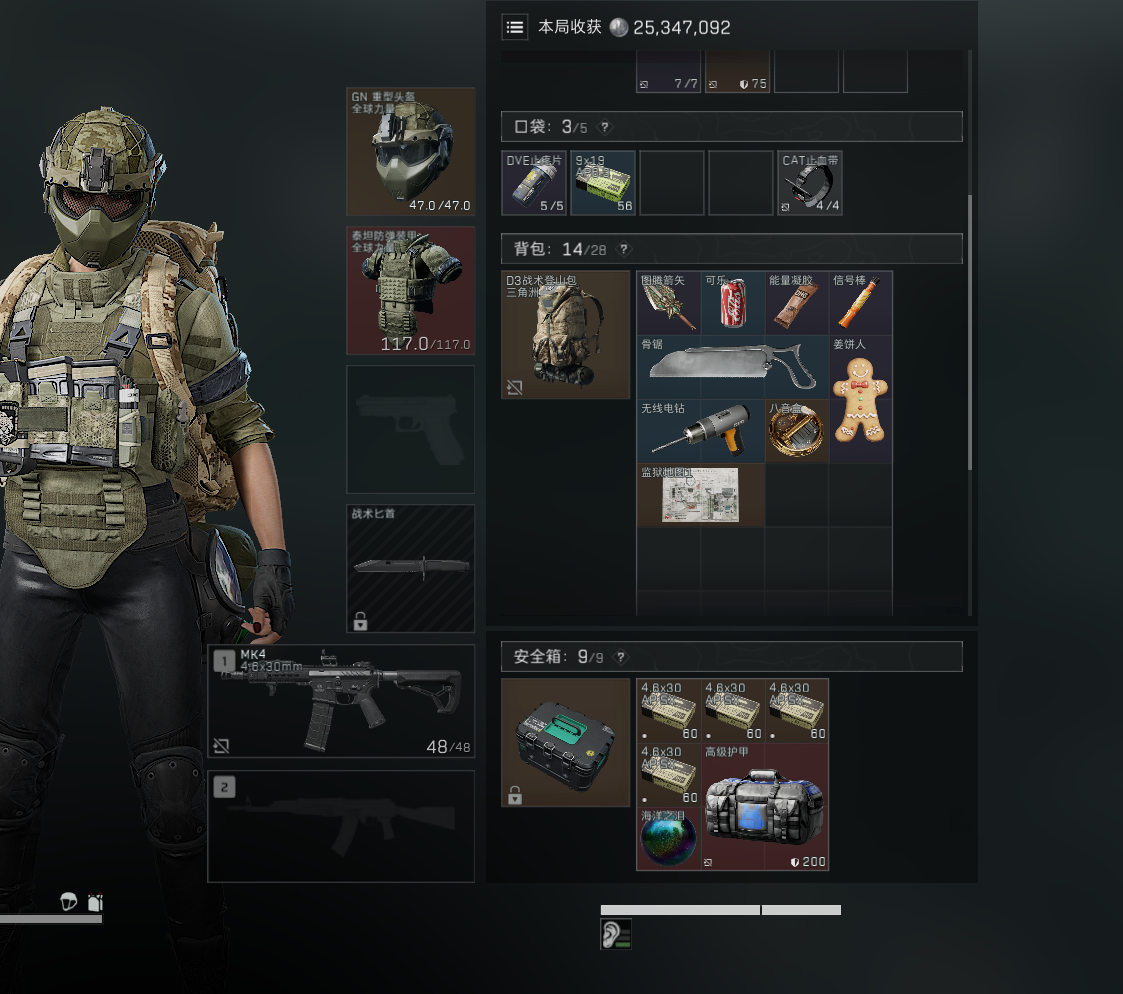Select the 9x19 ammo box in pockets
Image resolution: width=1123 pixels, height=994 pixels.
[x=603, y=183]
